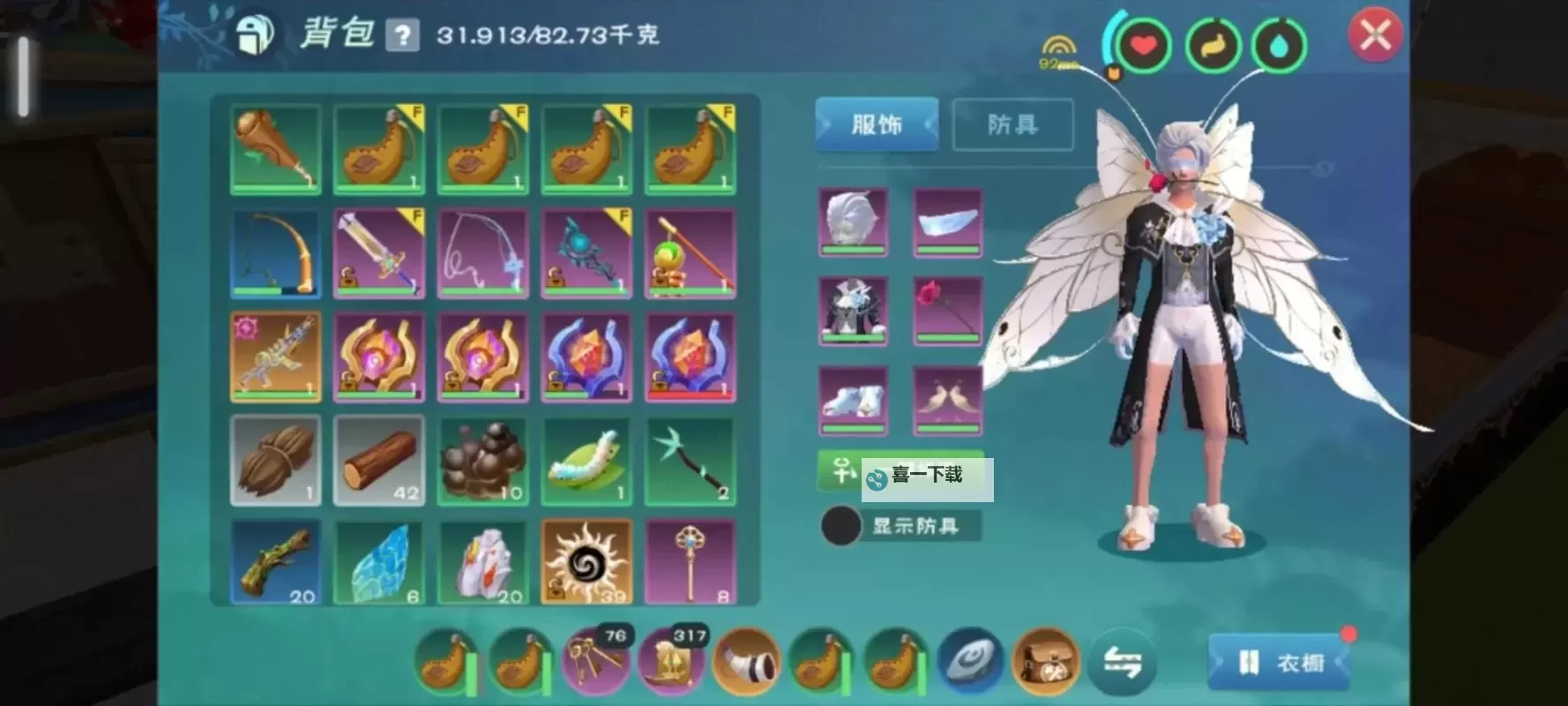
Task: Switch to the 防具 tab
Action: pyautogui.click(x=1012, y=124)
